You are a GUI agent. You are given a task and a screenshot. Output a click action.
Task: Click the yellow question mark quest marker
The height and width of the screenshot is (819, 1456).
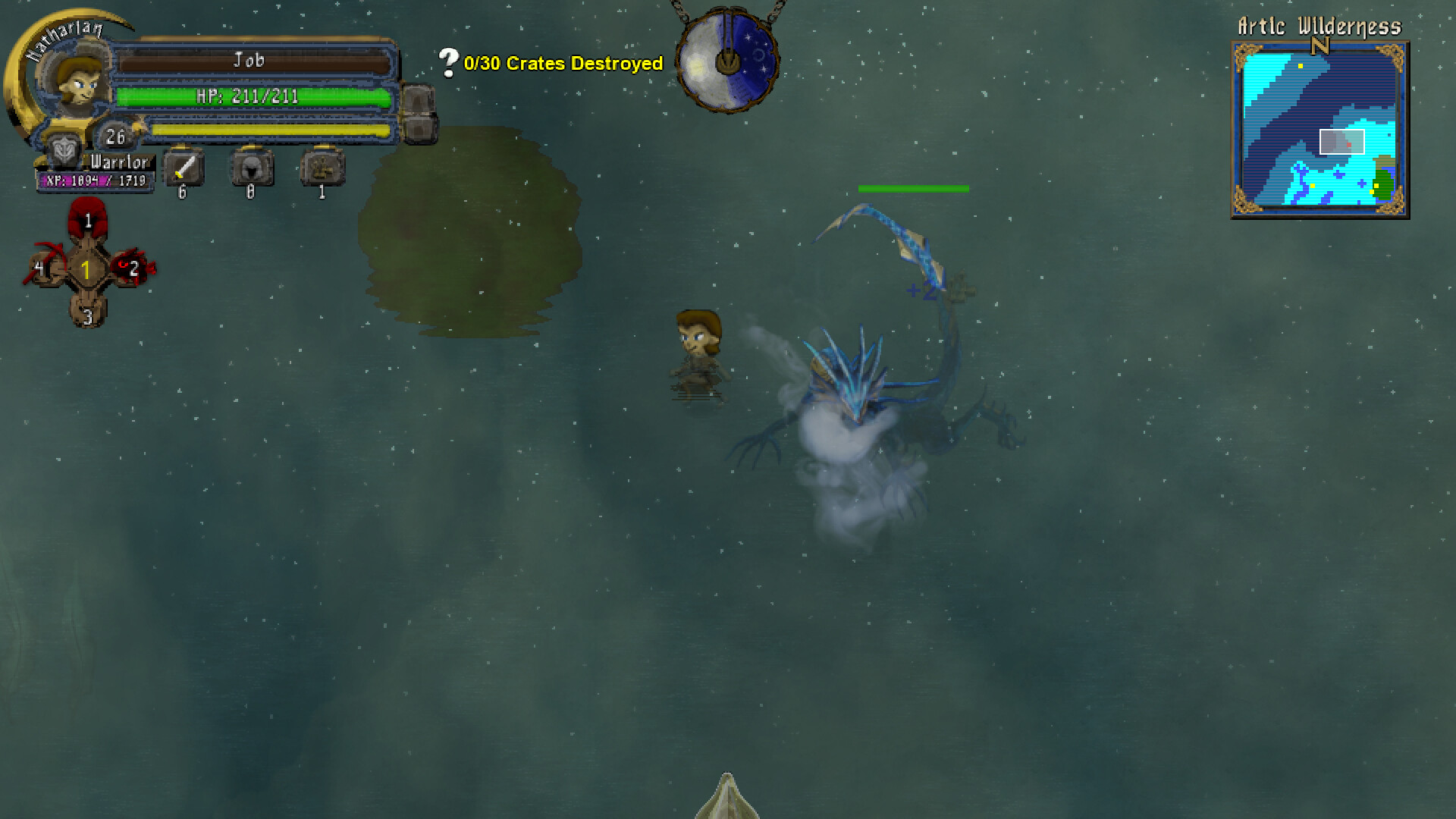[x=447, y=61]
